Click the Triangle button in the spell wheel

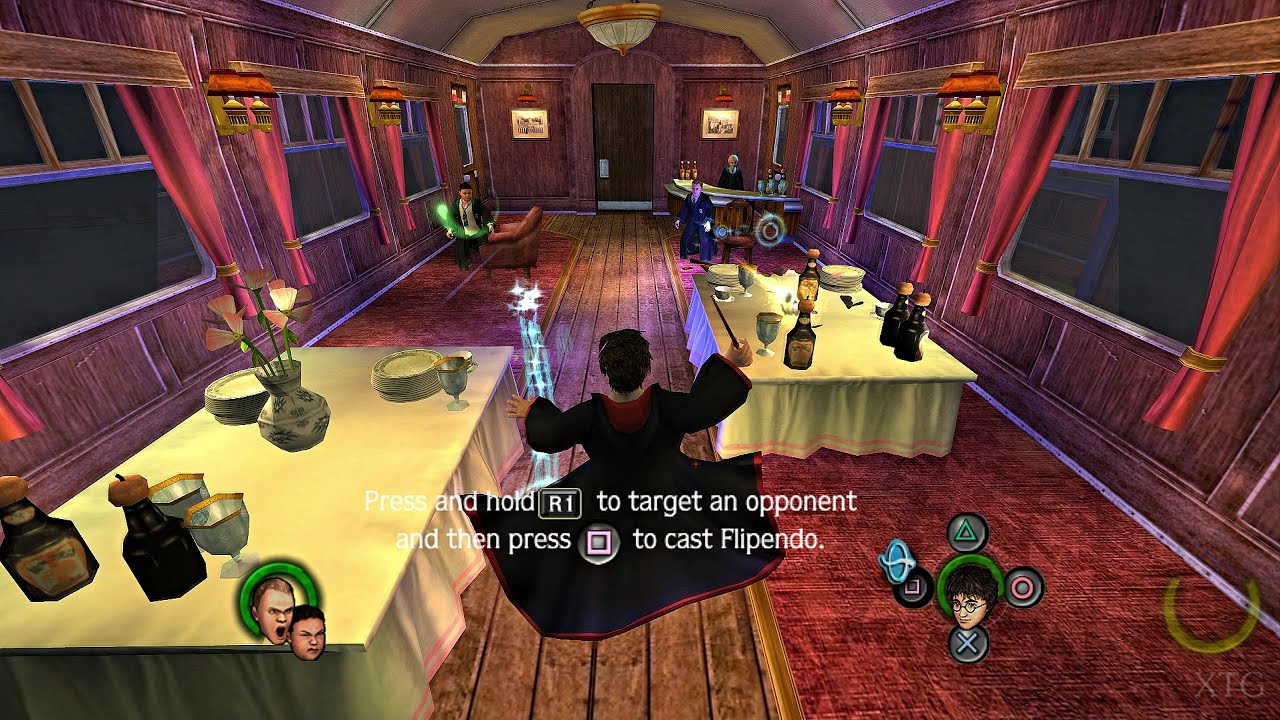click(966, 530)
